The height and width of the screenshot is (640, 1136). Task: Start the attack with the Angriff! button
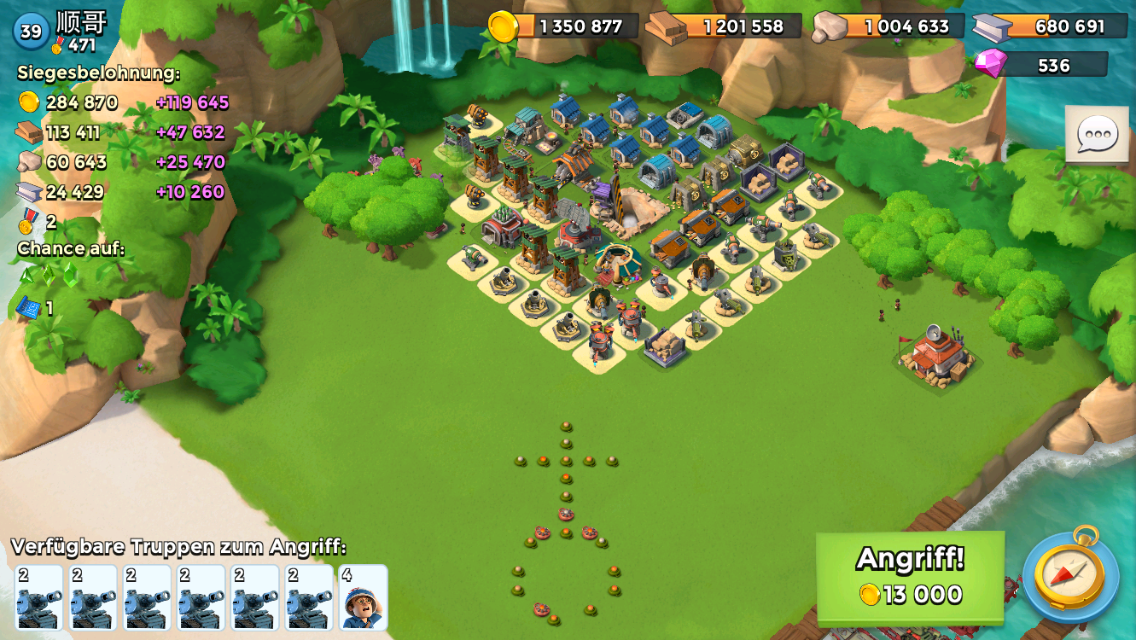point(909,578)
